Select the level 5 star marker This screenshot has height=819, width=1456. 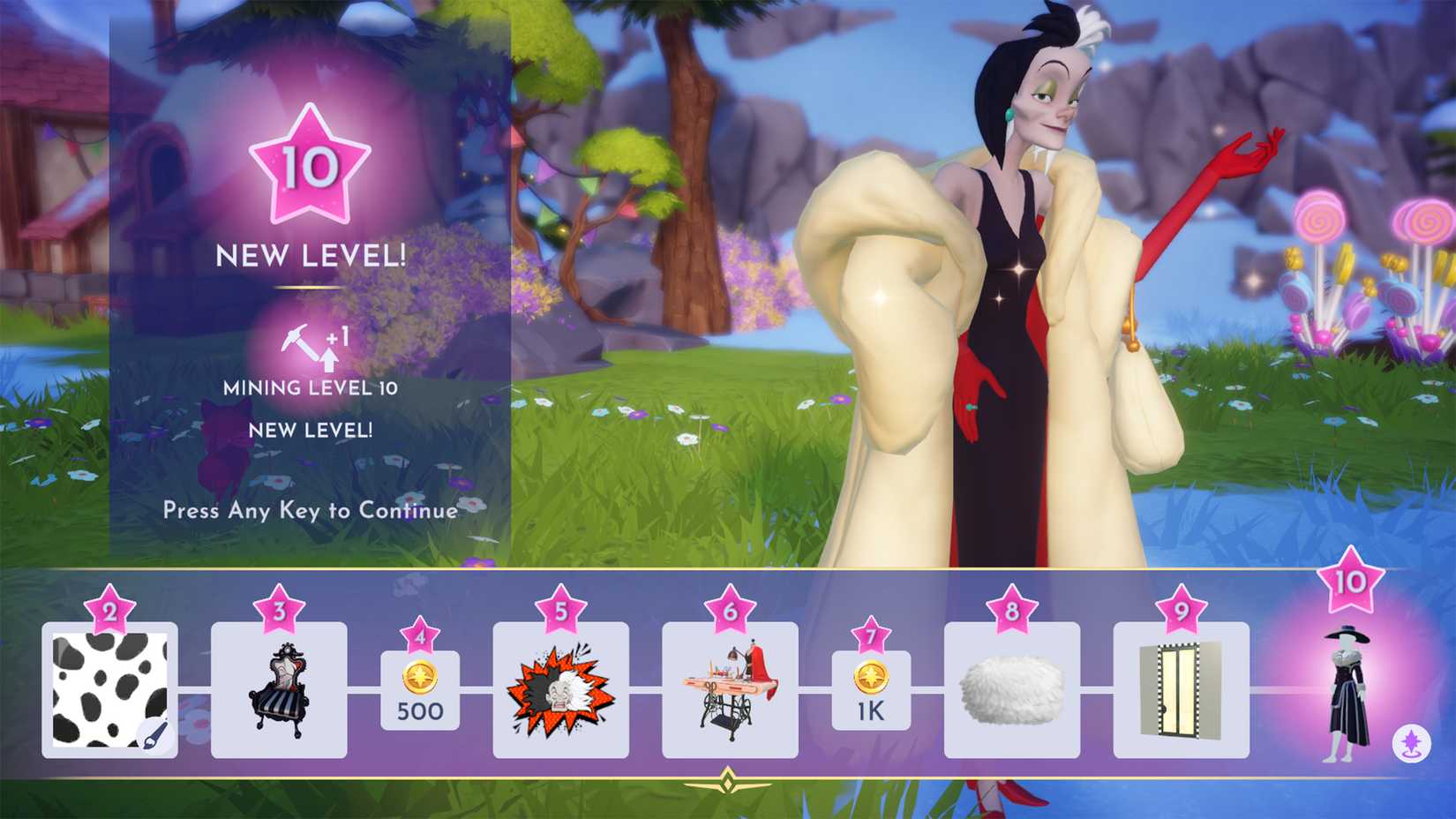[562, 609]
